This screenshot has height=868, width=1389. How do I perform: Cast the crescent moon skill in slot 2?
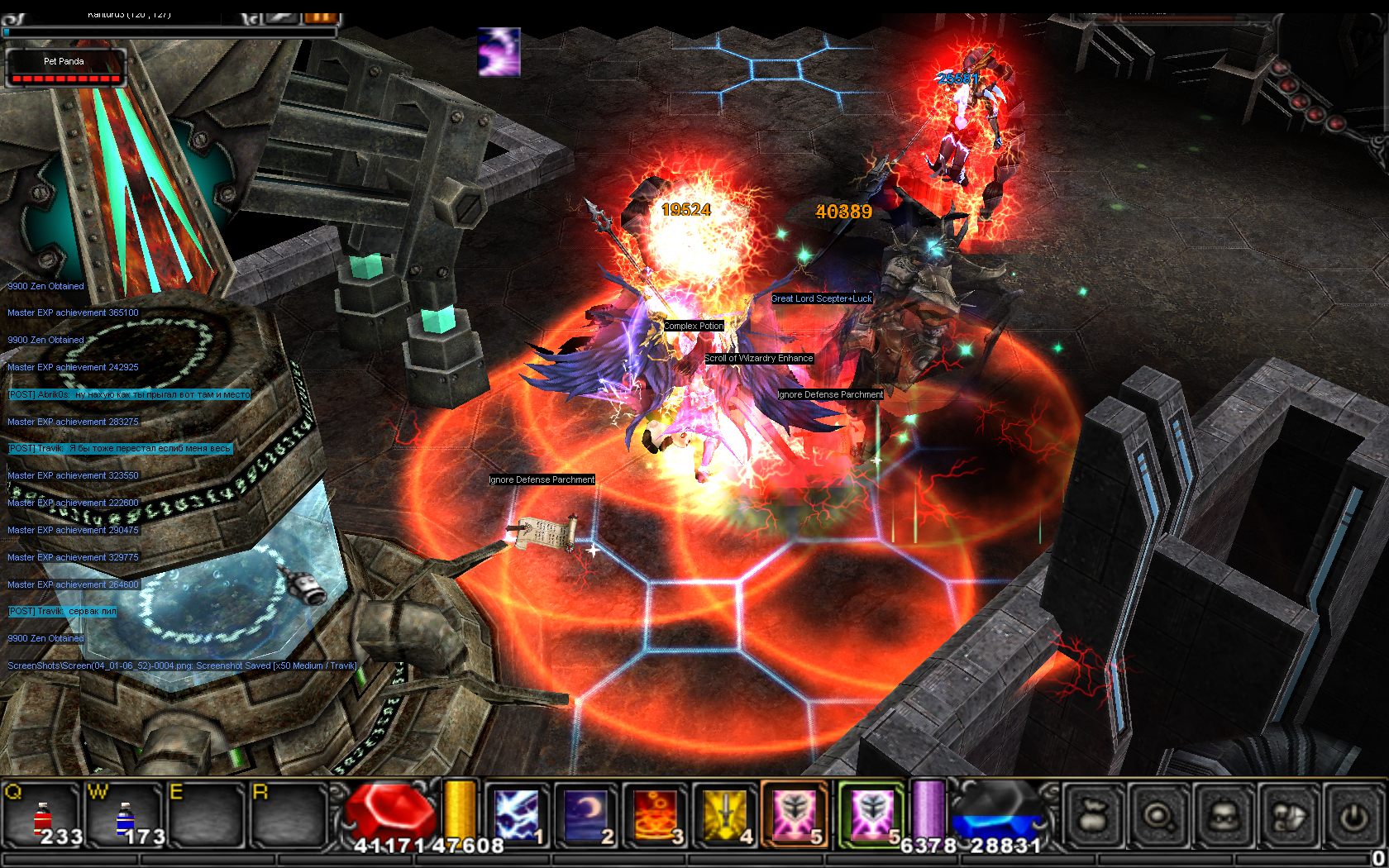point(586,815)
